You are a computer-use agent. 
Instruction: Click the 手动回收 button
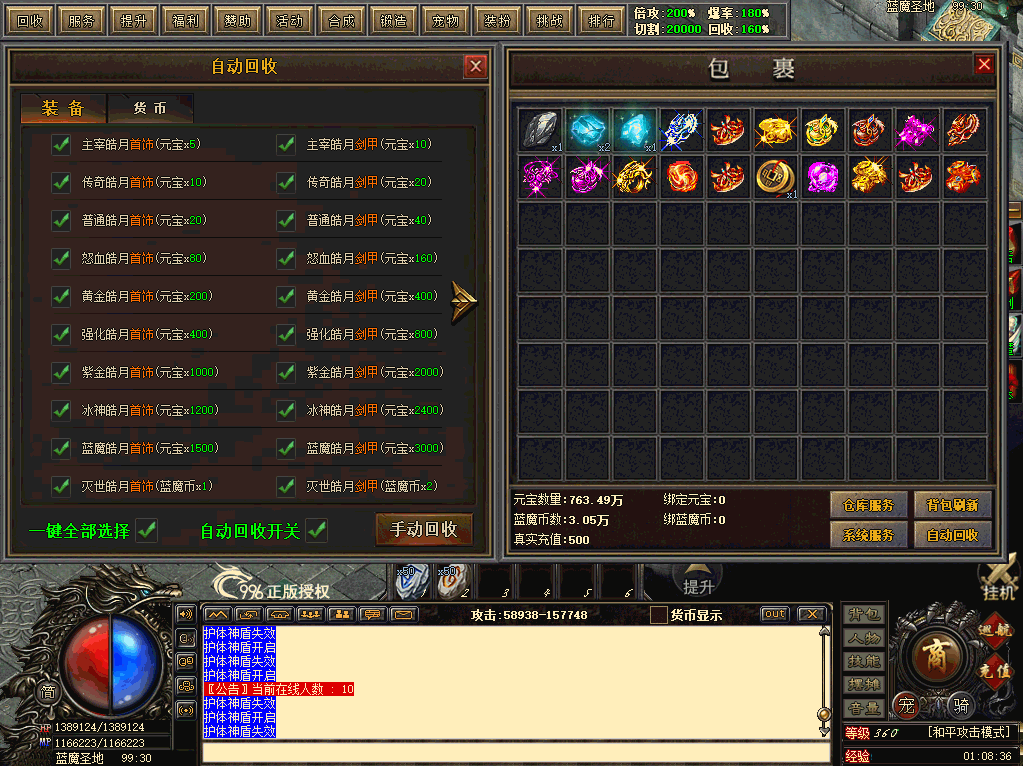pyautogui.click(x=423, y=529)
